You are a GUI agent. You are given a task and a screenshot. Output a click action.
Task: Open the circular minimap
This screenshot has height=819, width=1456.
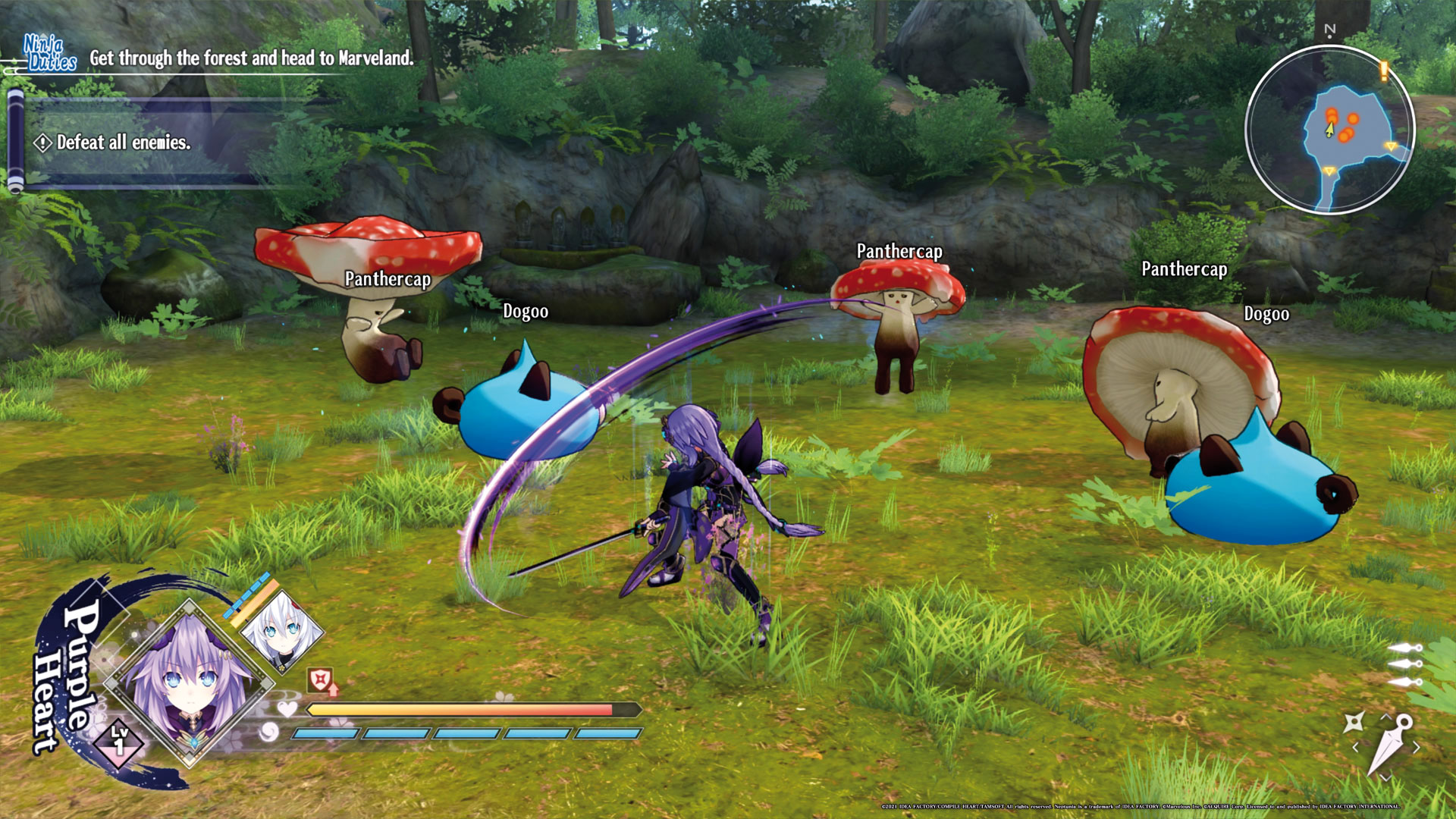pyautogui.click(x=1330, y=129)
